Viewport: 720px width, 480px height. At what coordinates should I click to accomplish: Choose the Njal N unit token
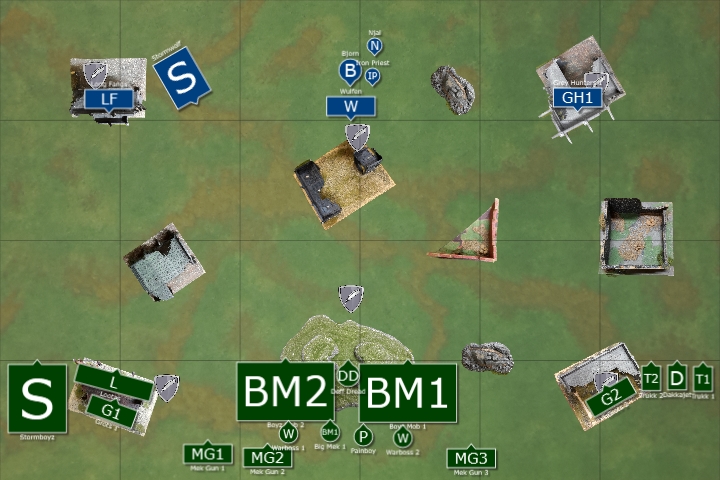[x=375, y=46]
